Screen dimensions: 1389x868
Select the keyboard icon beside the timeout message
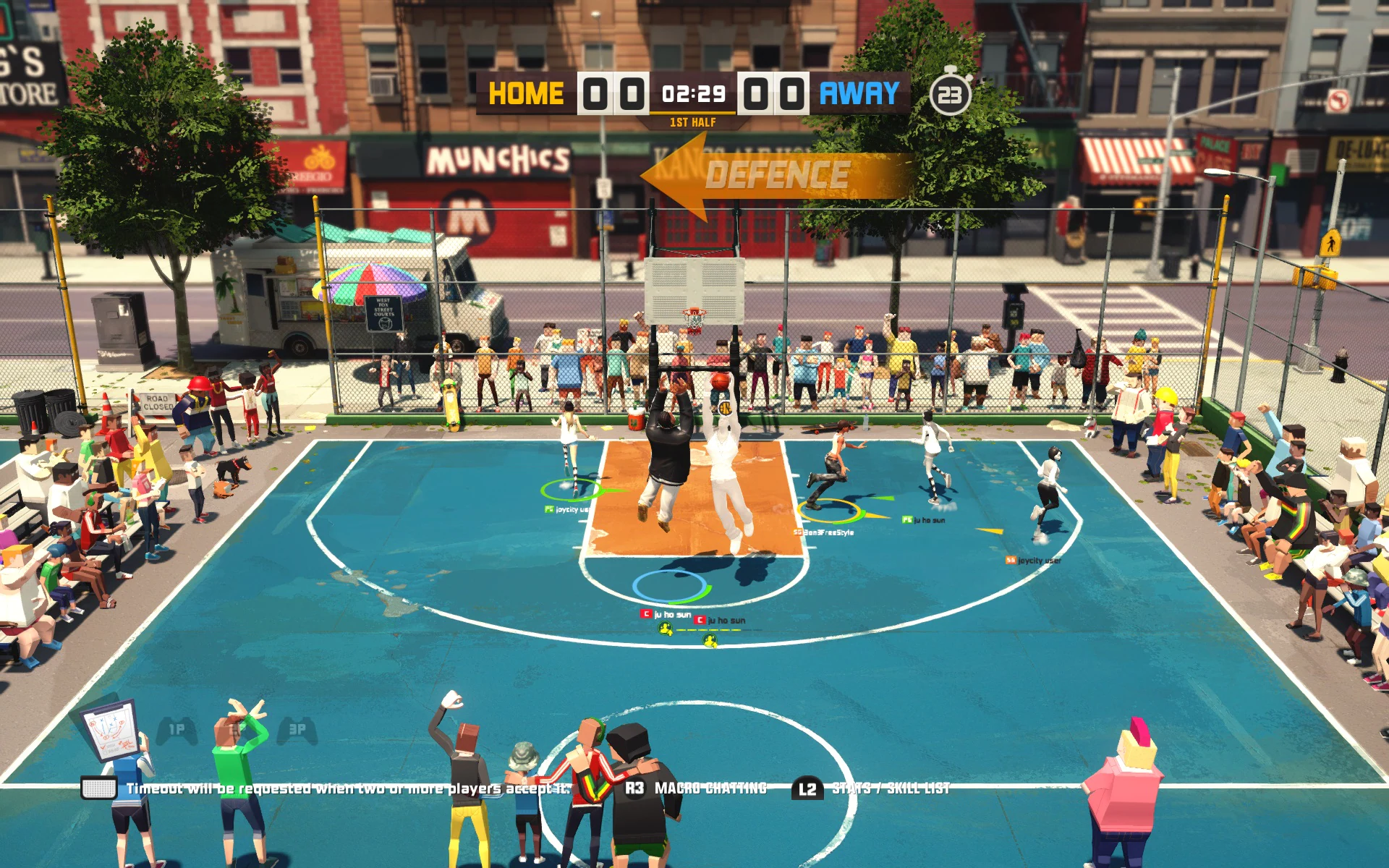[x=99, y=788]
